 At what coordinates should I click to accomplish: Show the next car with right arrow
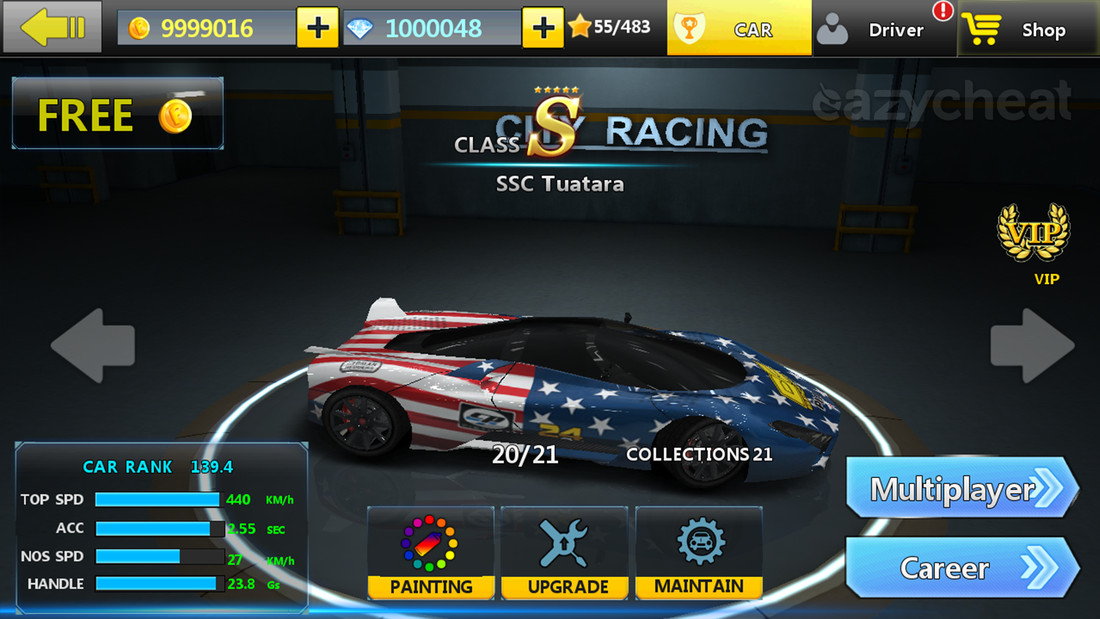tap(1032, 346)
